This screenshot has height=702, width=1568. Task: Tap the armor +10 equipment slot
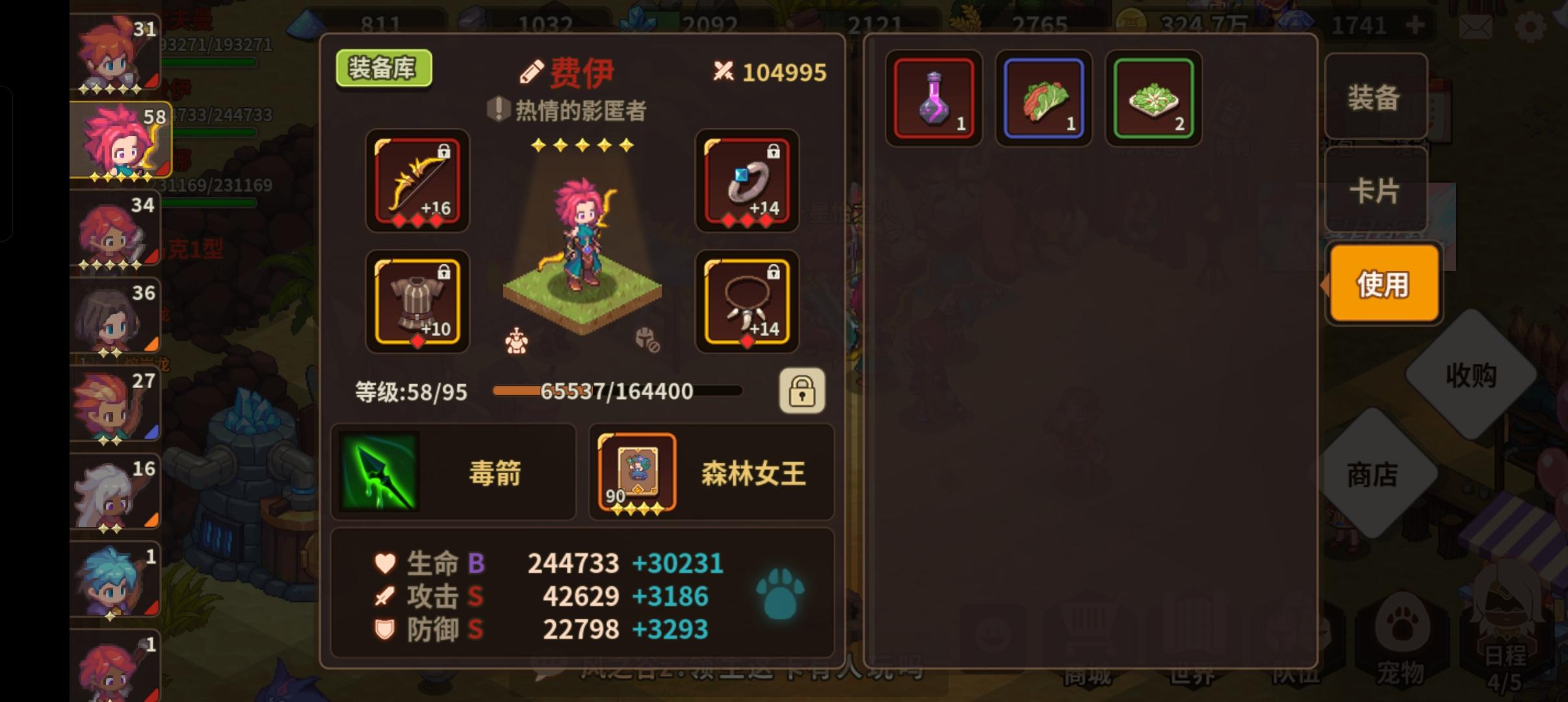417,302
